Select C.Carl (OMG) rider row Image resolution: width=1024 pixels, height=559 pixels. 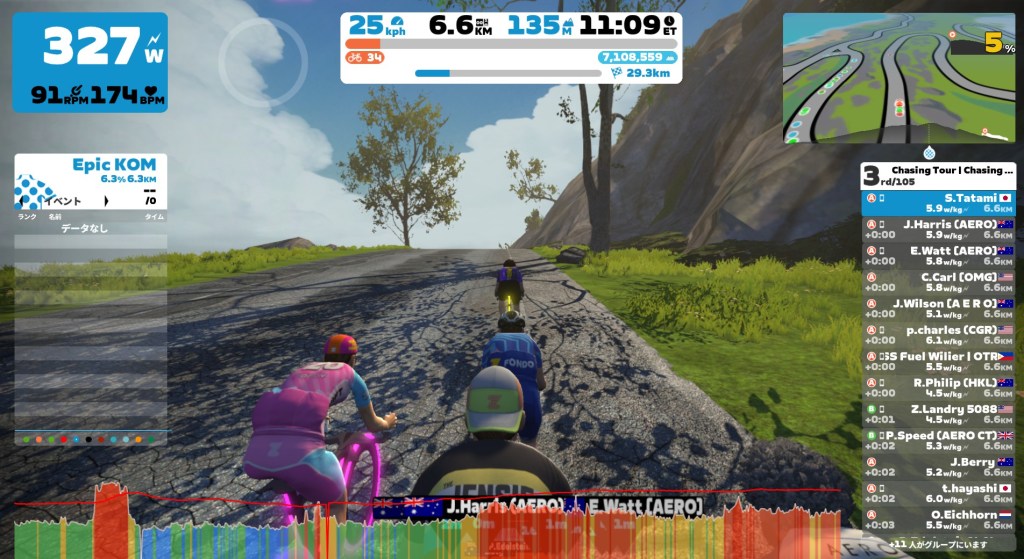click(938, 281)
